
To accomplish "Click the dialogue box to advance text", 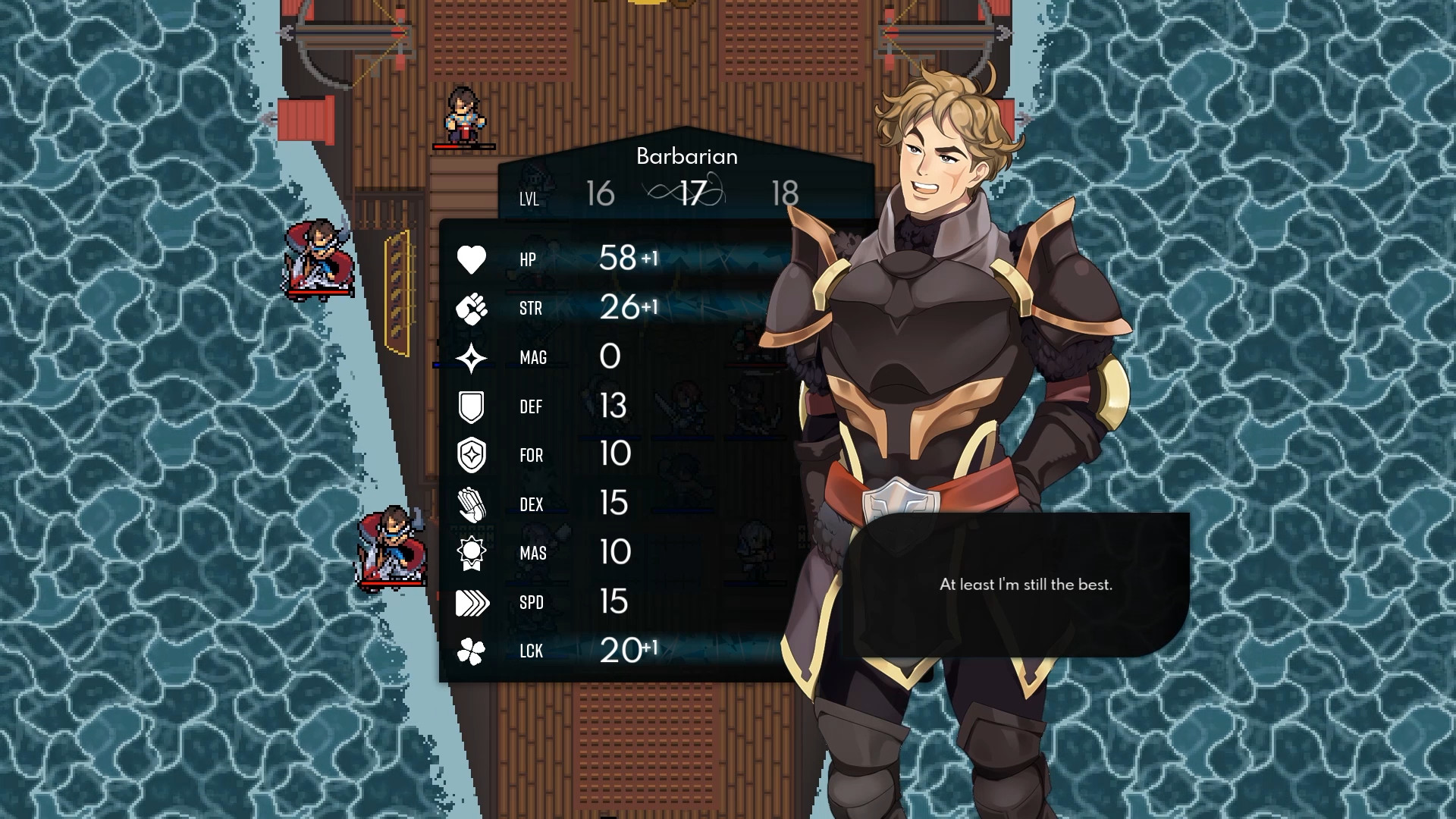I will (x=1026, y=585).
